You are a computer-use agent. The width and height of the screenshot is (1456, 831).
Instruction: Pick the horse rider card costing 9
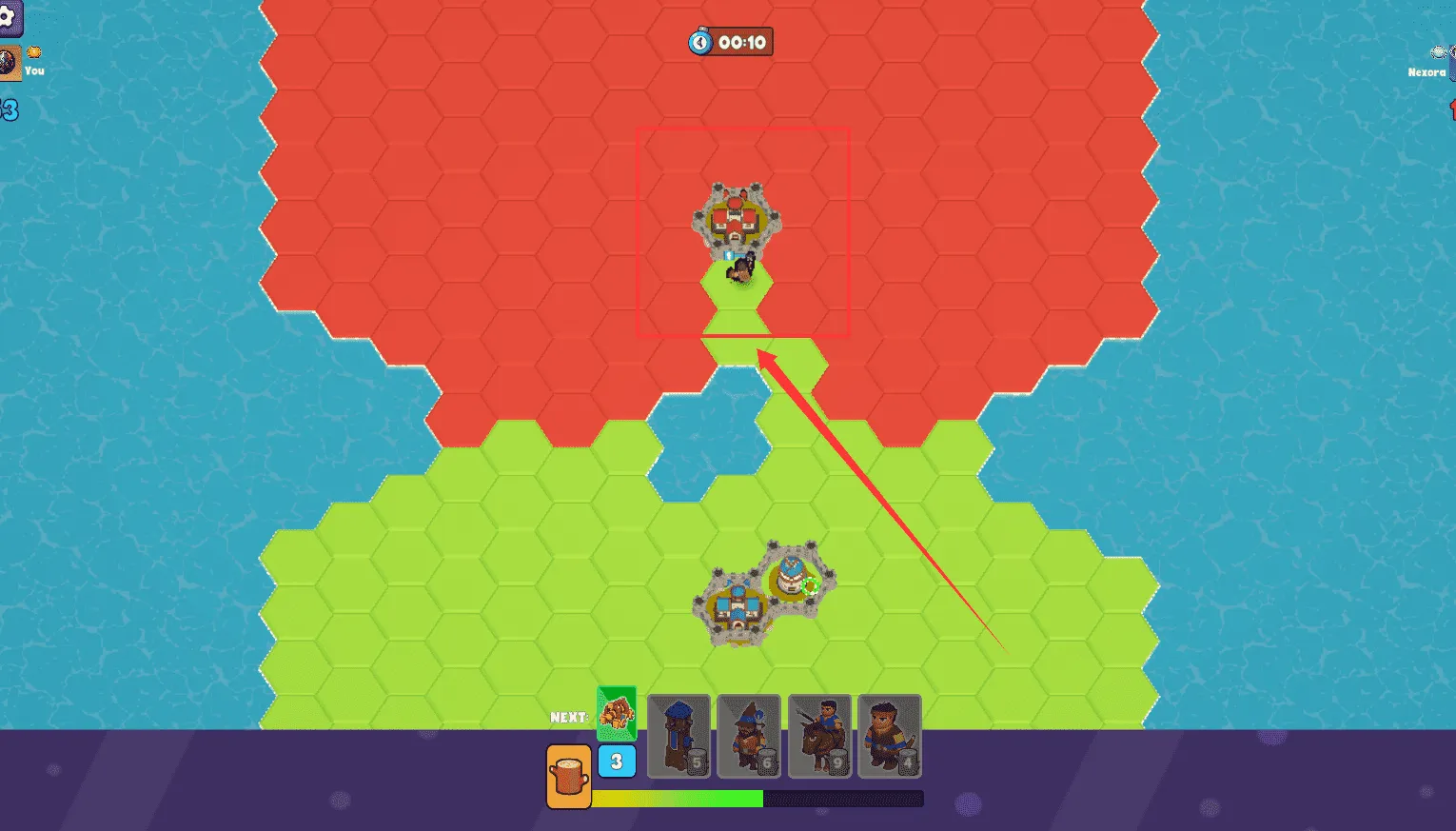[x=819, y=736]
